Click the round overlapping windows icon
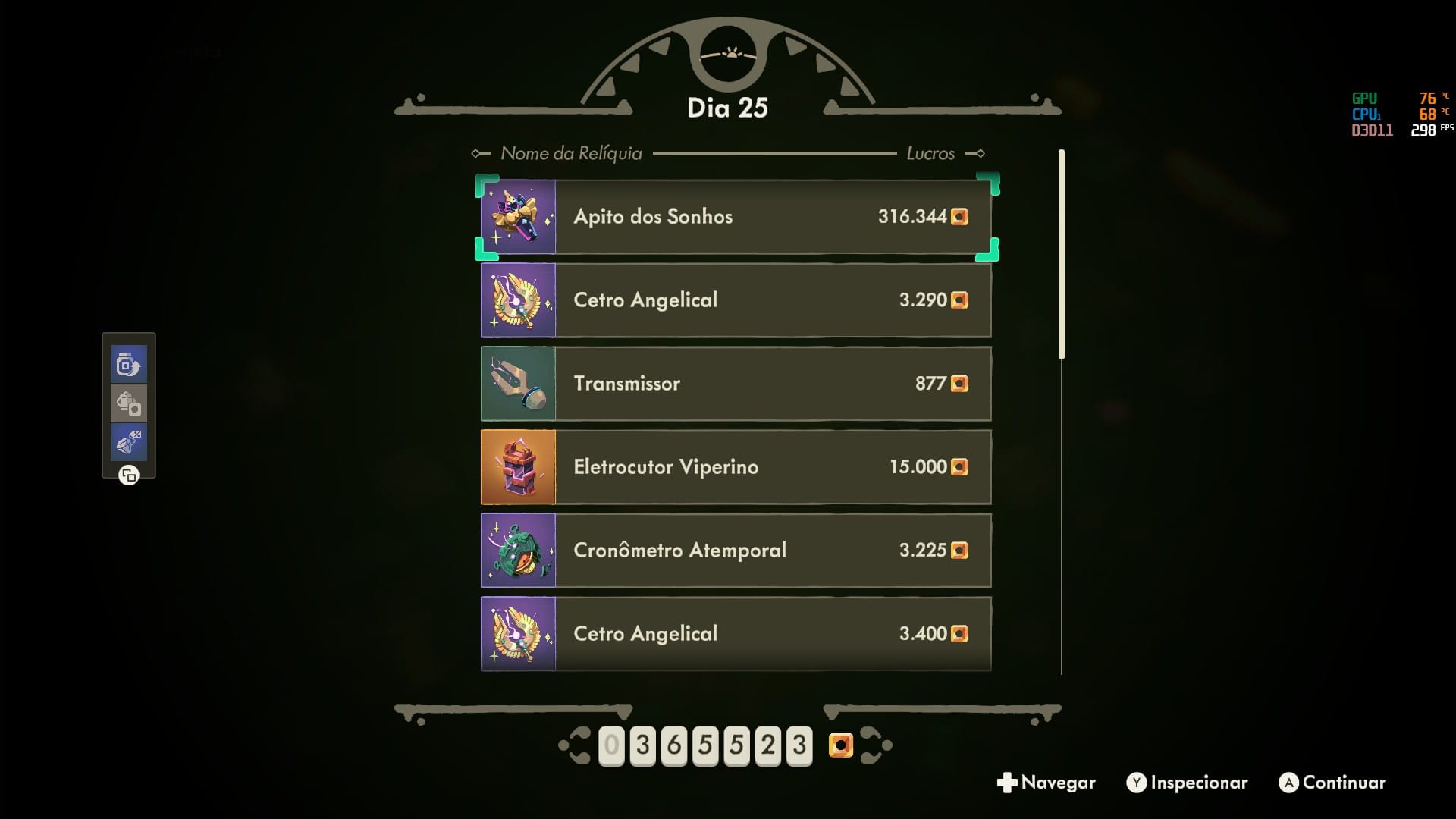The image size is (1456, 819). tap(129, 475)
